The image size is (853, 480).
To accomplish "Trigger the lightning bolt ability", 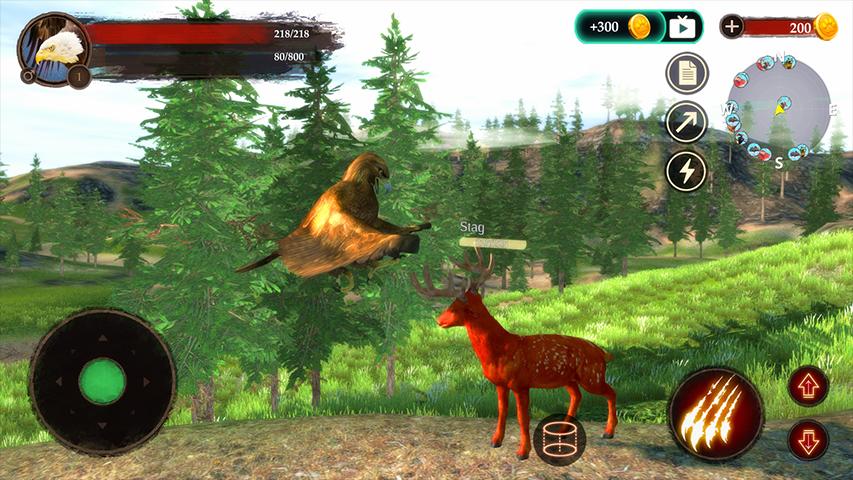I will 687,170.
